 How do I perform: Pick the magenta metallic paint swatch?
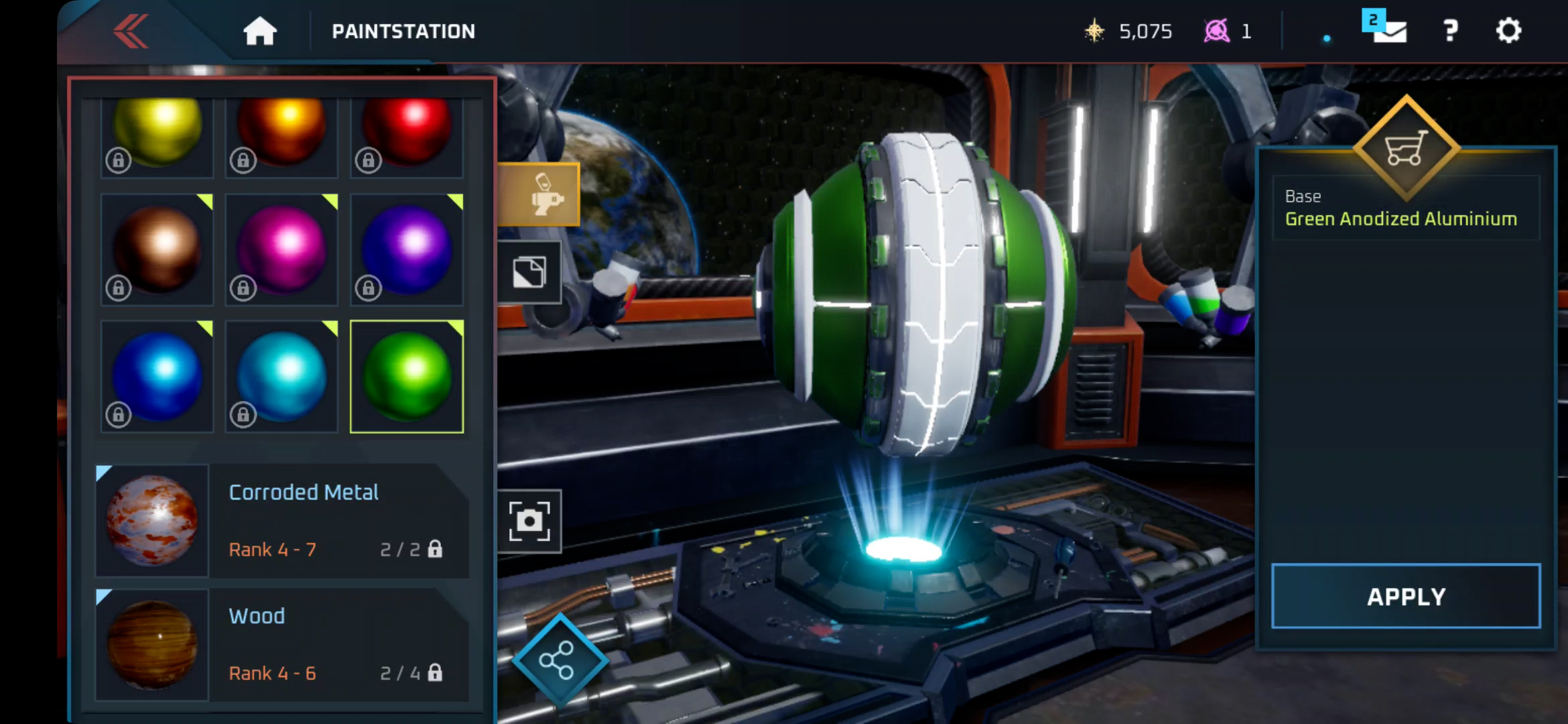pyautogui.click(x=281, y=249)
